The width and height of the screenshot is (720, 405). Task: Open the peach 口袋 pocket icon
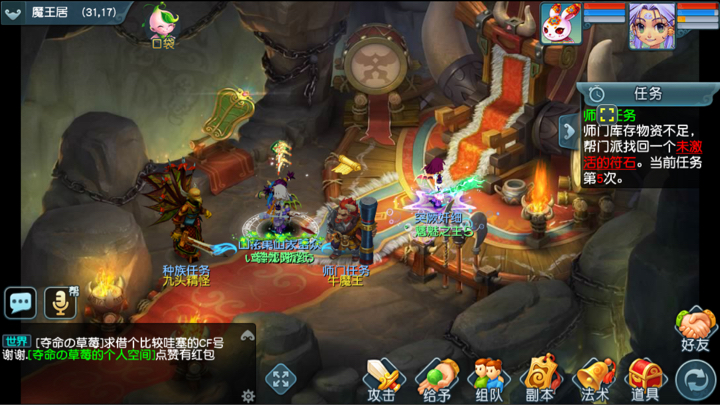tap(161, 24)
